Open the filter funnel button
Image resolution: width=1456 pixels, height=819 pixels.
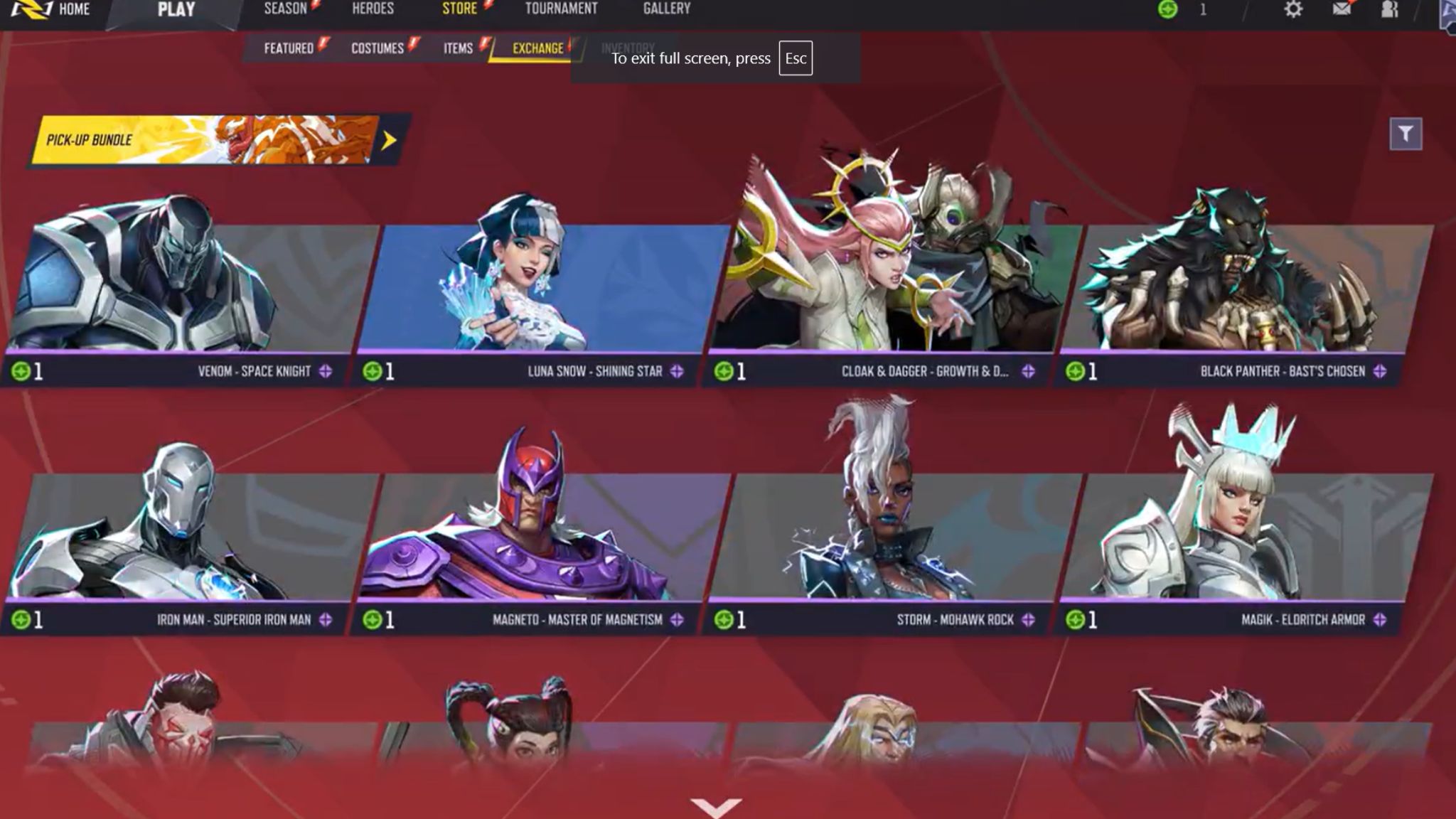[x=1406, y=134]
